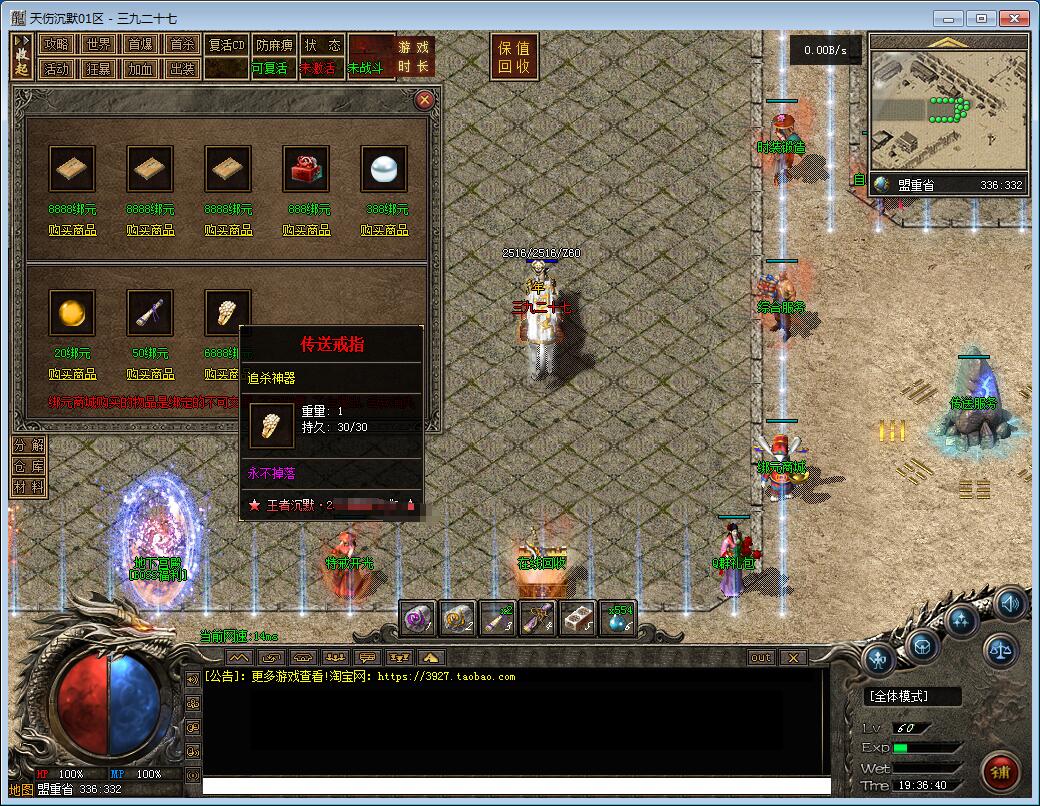Maximize the game window
Image resolution: width=1040 pixels, height=806 pixels.
tap(982, 18)
